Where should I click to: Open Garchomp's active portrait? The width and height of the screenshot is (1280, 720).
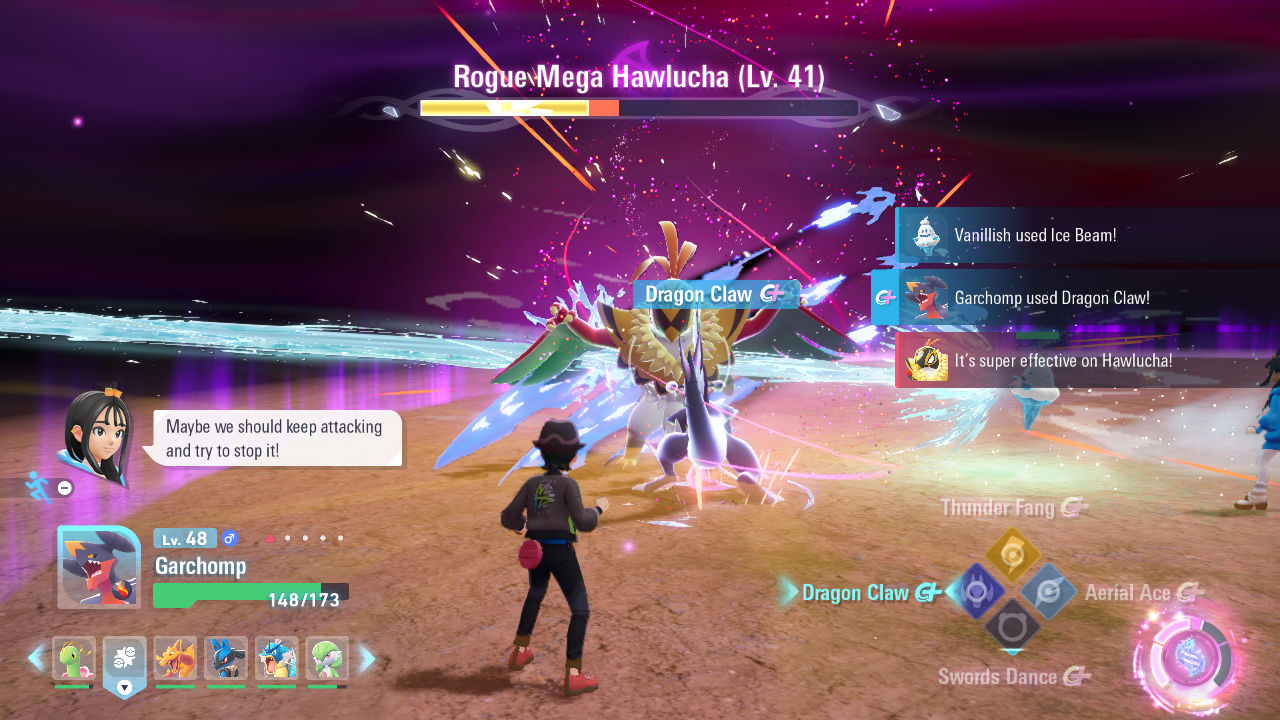click(99, 567)
